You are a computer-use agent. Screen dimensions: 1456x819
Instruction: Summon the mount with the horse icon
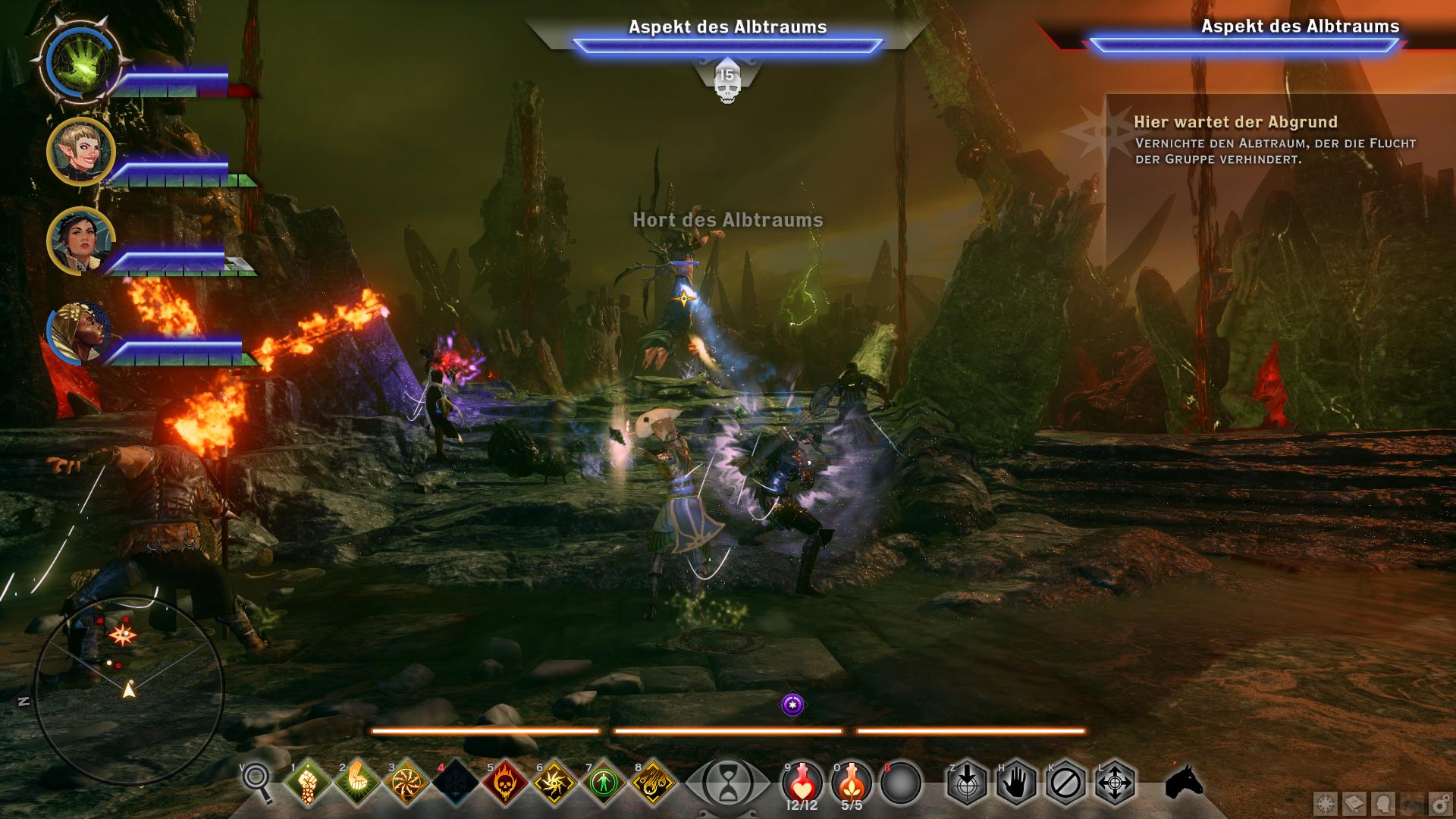(x=1185, y=781)
